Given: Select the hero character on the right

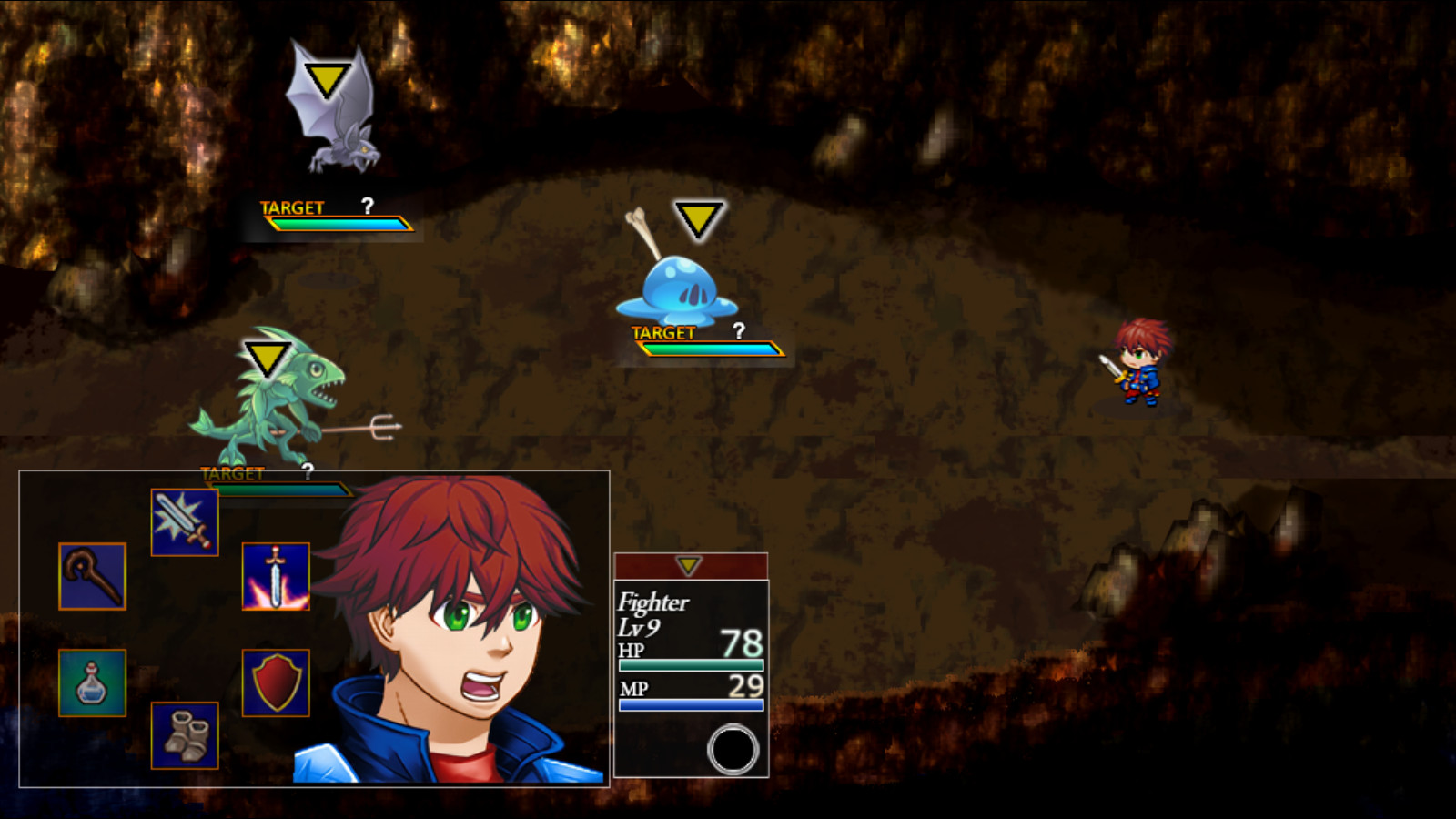Looking at the screenshot, I should click(1141, 364).
